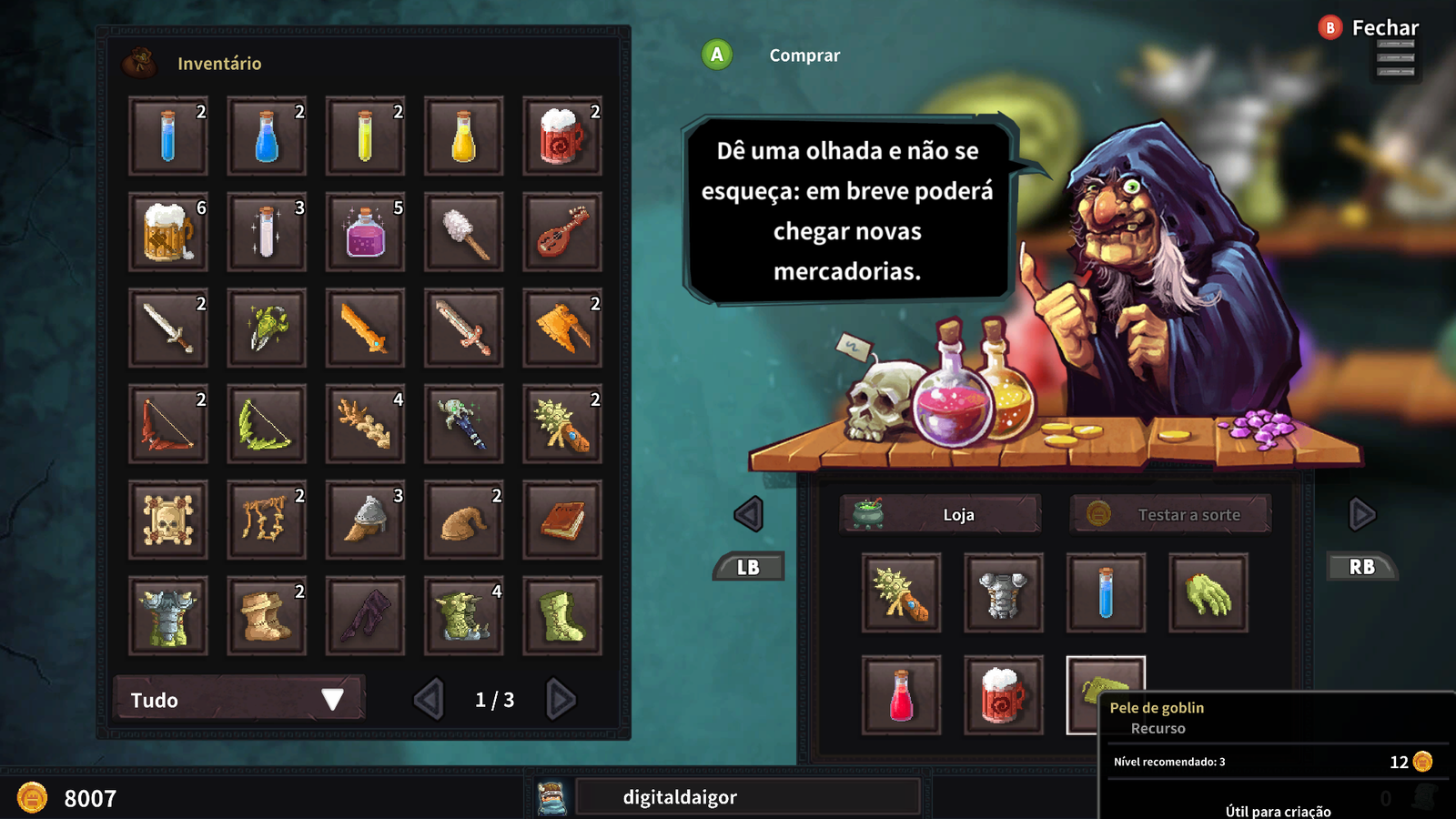The image size is (1456, 819).
Task: Click the right arrow beside the shop
Action: (1361, 514)
